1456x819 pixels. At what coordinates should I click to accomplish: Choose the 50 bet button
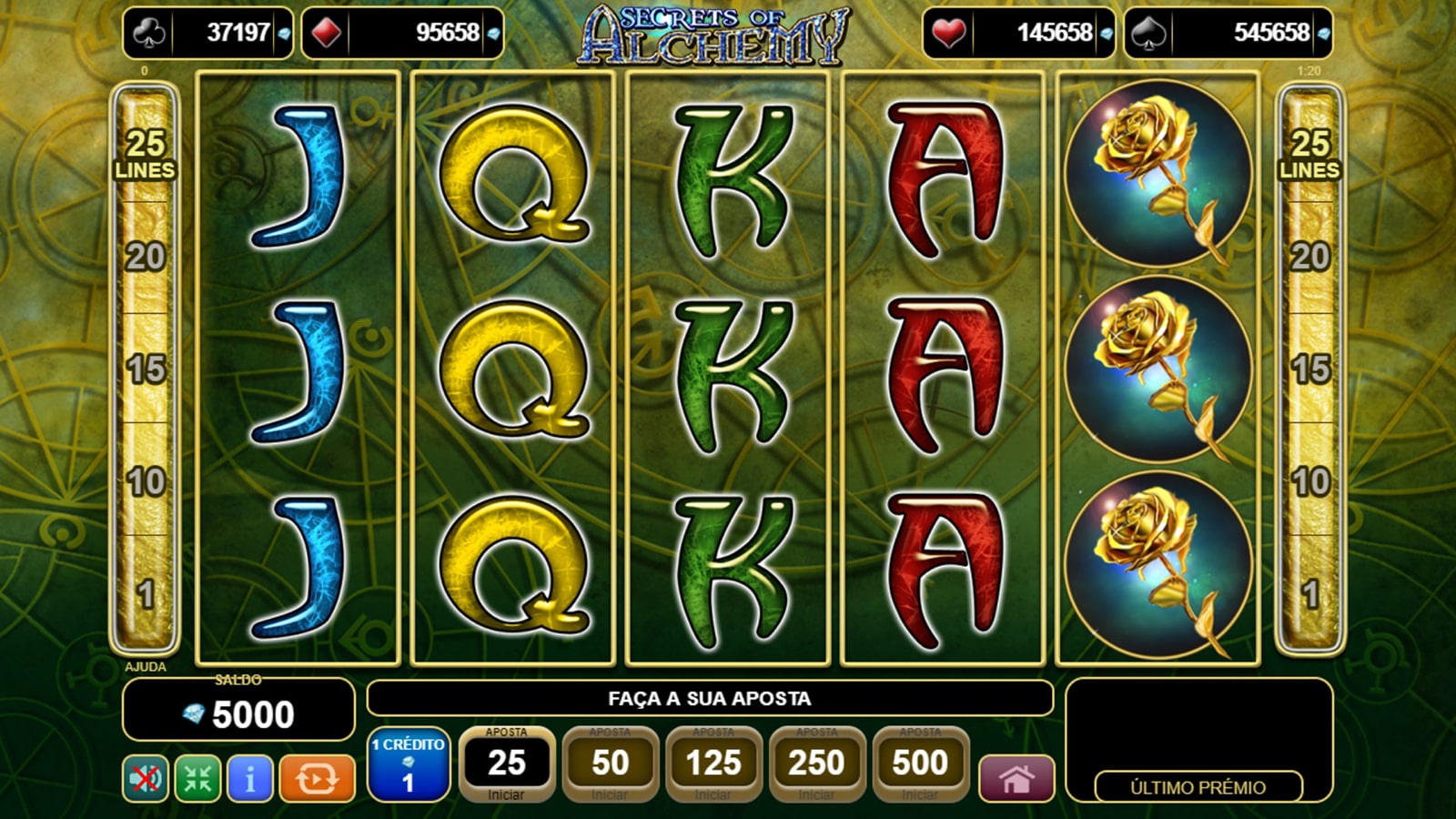coord(610,764)
